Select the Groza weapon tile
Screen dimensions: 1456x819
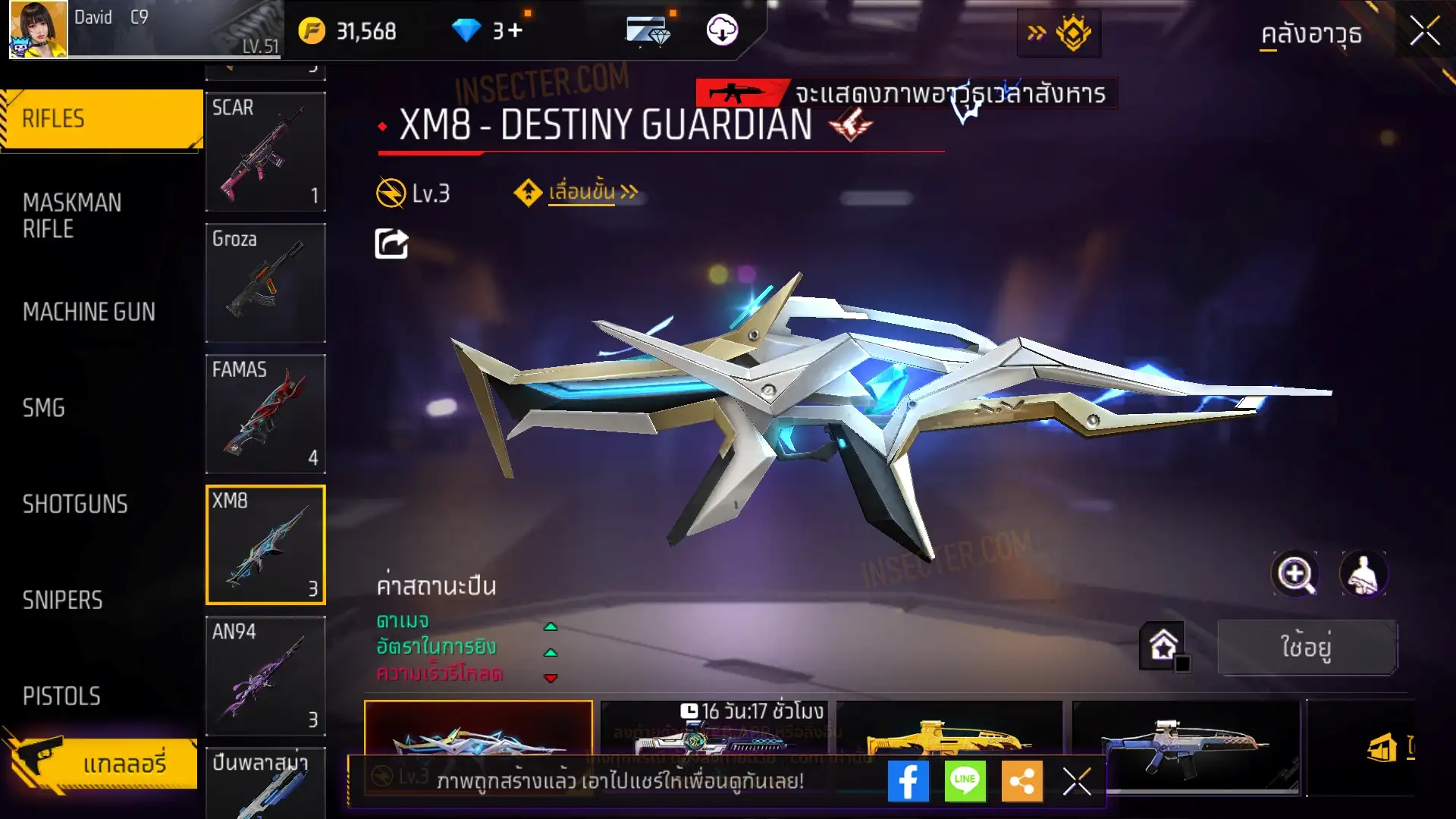click(x=265, y=282)
